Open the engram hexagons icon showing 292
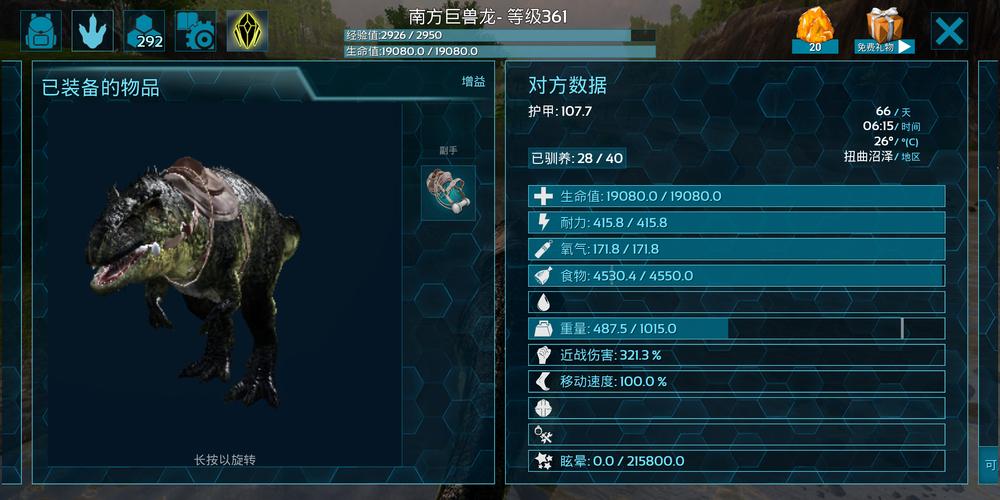Image resolution: width=1000 pixels, height=500 pixels. [x=145, y=31]
